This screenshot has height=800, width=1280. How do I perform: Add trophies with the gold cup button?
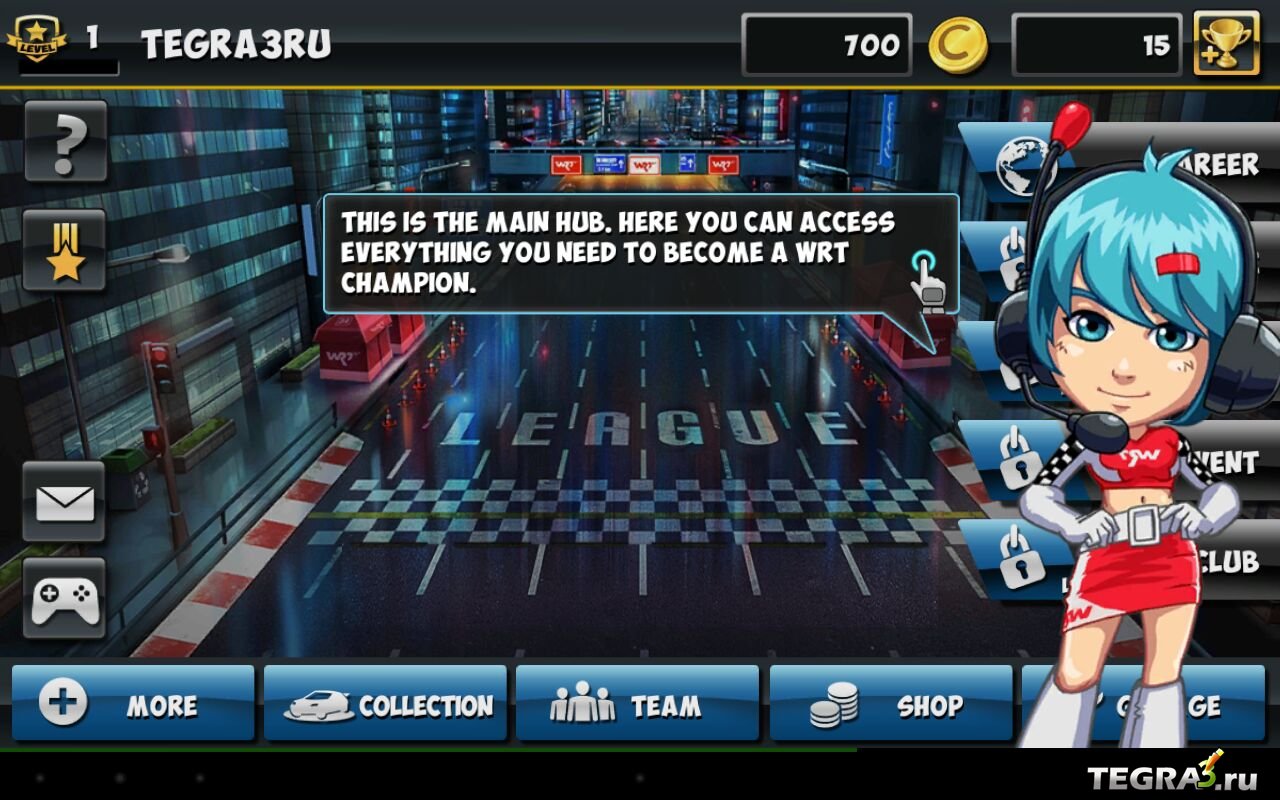(x=1226, y=43)
